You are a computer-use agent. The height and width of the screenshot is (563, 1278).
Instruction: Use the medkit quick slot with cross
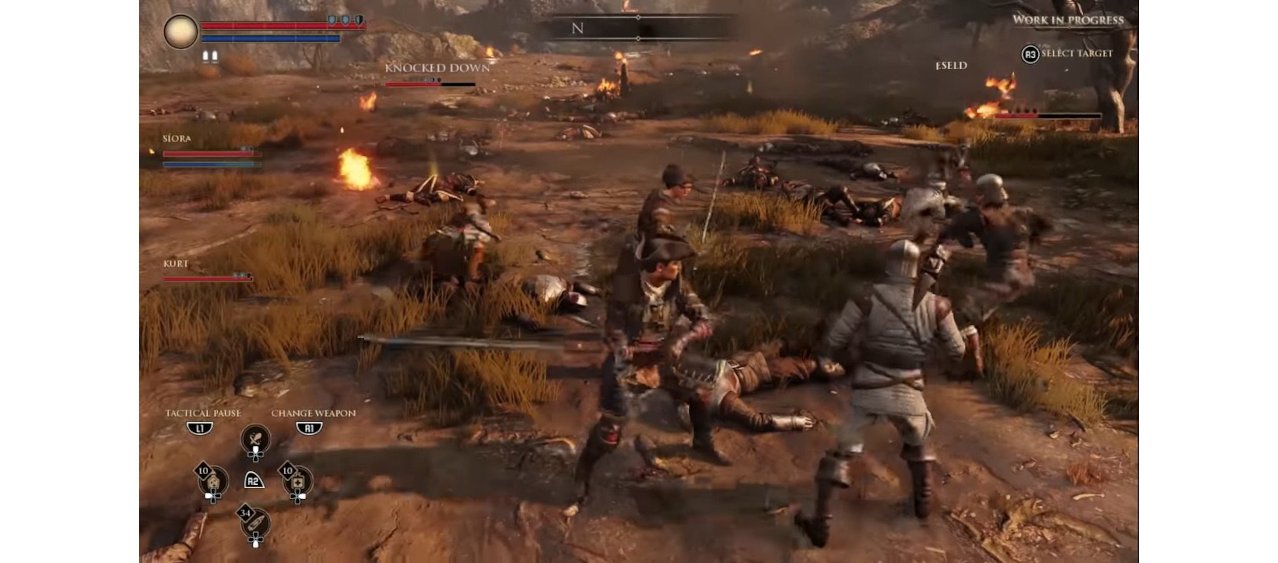(297, 480)
